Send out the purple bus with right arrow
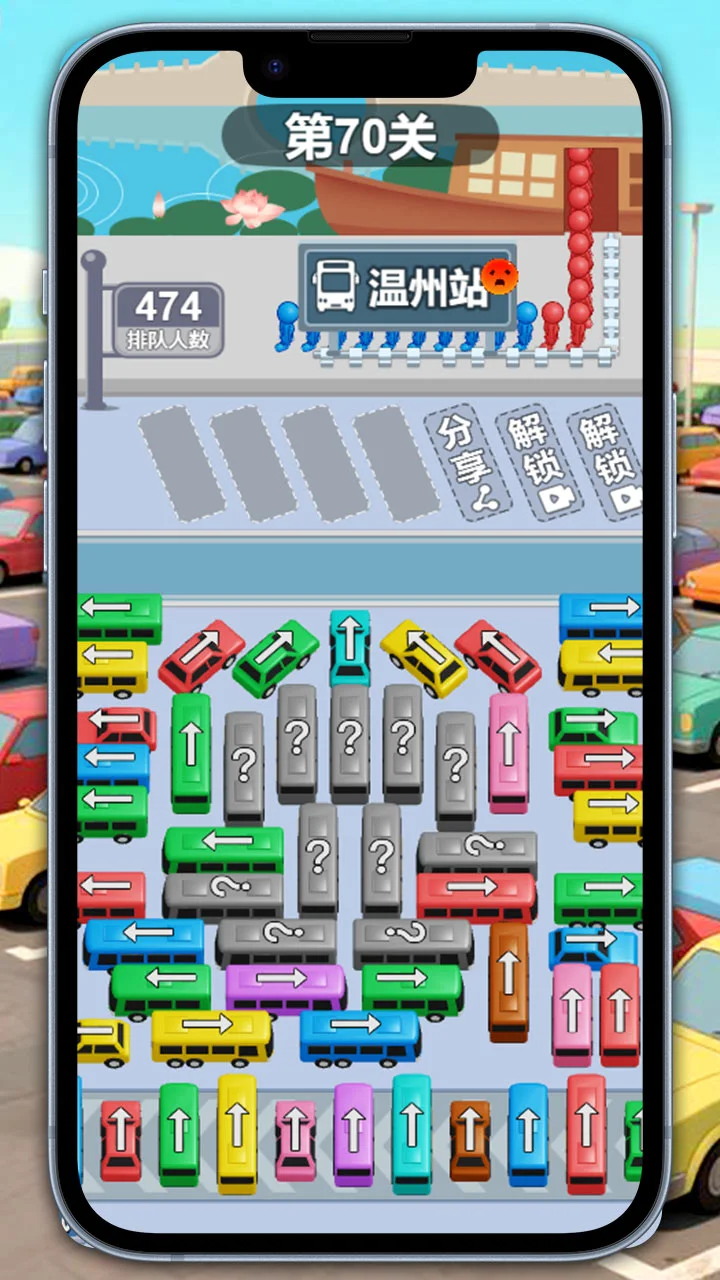 tap(285, 987)
